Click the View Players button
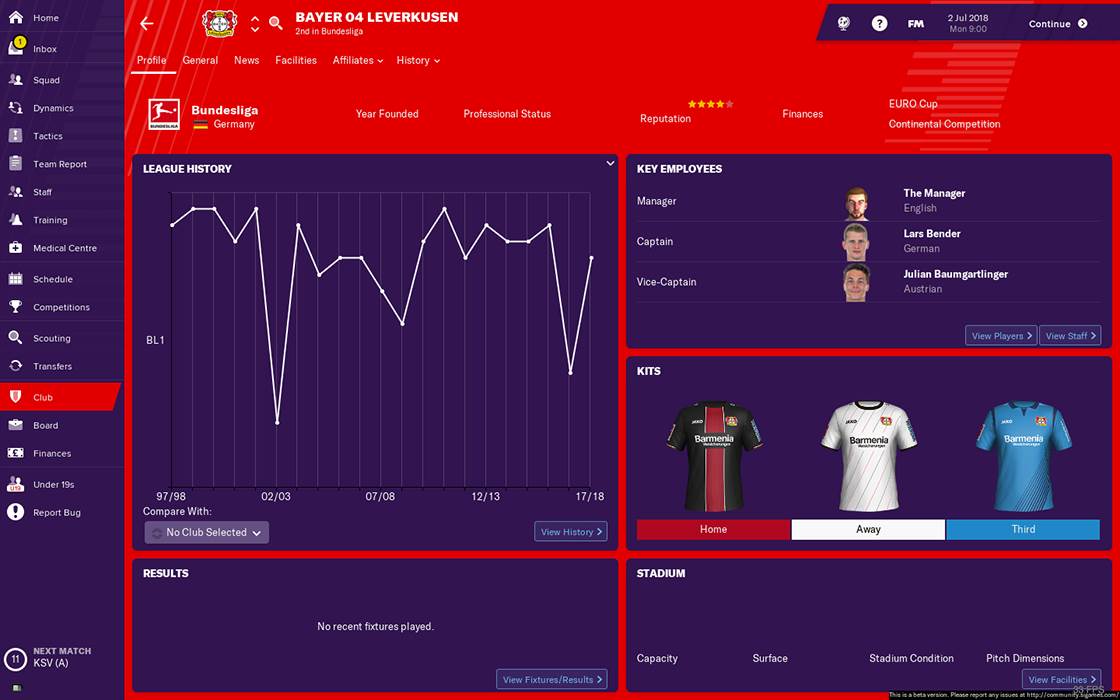The image size is (1120, 700). (1000, 336)
